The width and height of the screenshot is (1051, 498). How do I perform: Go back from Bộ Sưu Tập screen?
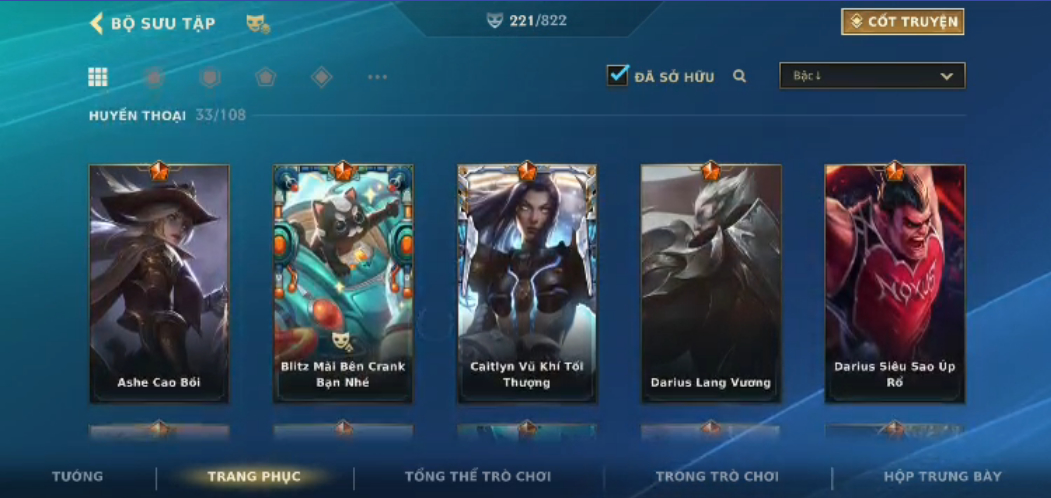(97, 24)
